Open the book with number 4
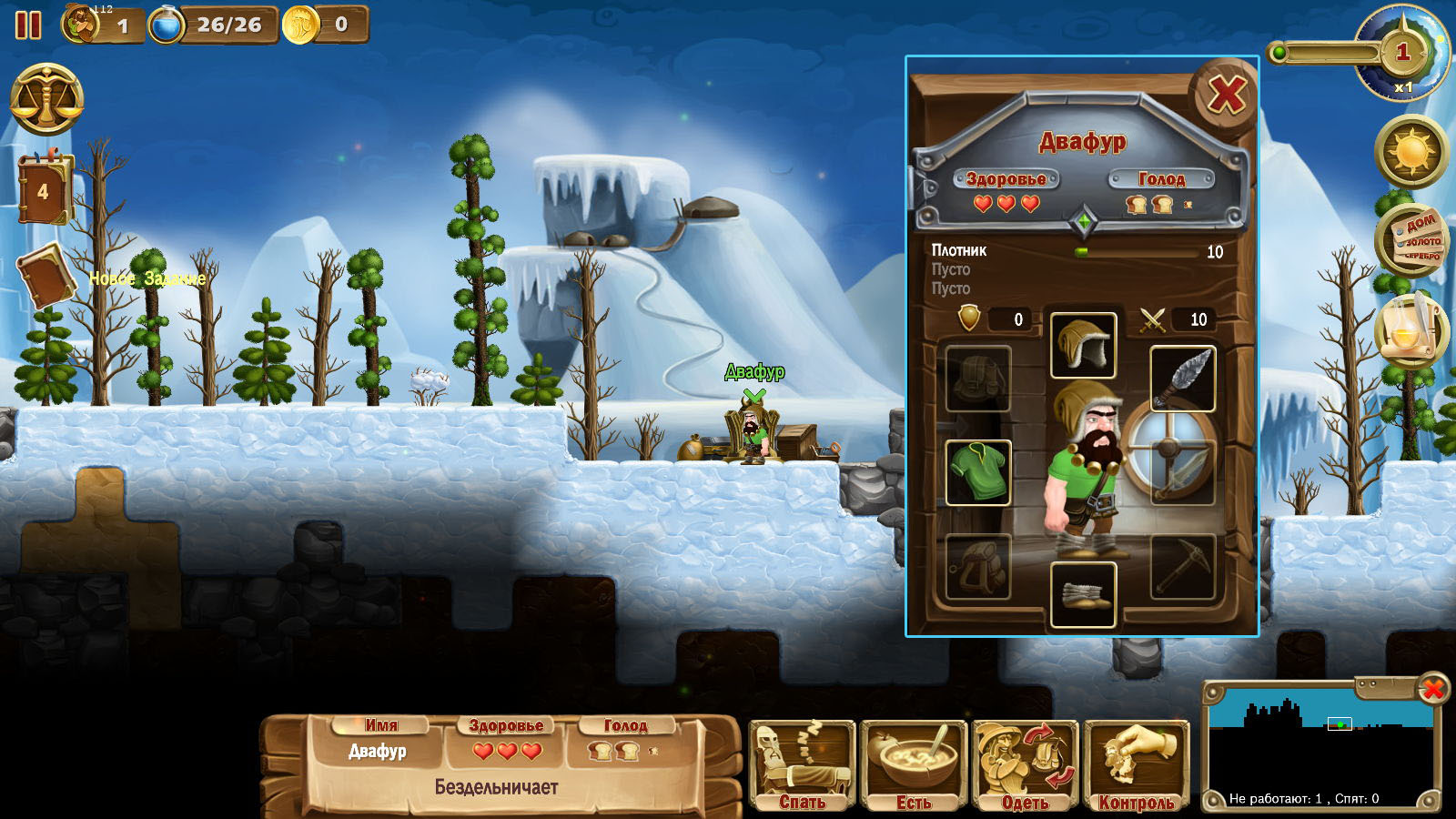The width and height of the screenshot is (1456, 819). pos(43,189)
